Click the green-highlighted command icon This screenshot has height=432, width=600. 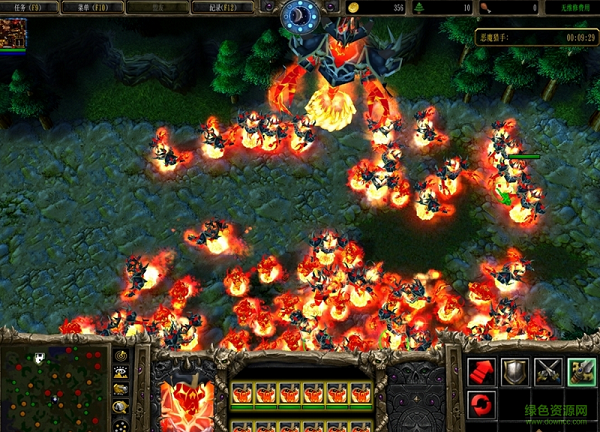tap(581, 373)
